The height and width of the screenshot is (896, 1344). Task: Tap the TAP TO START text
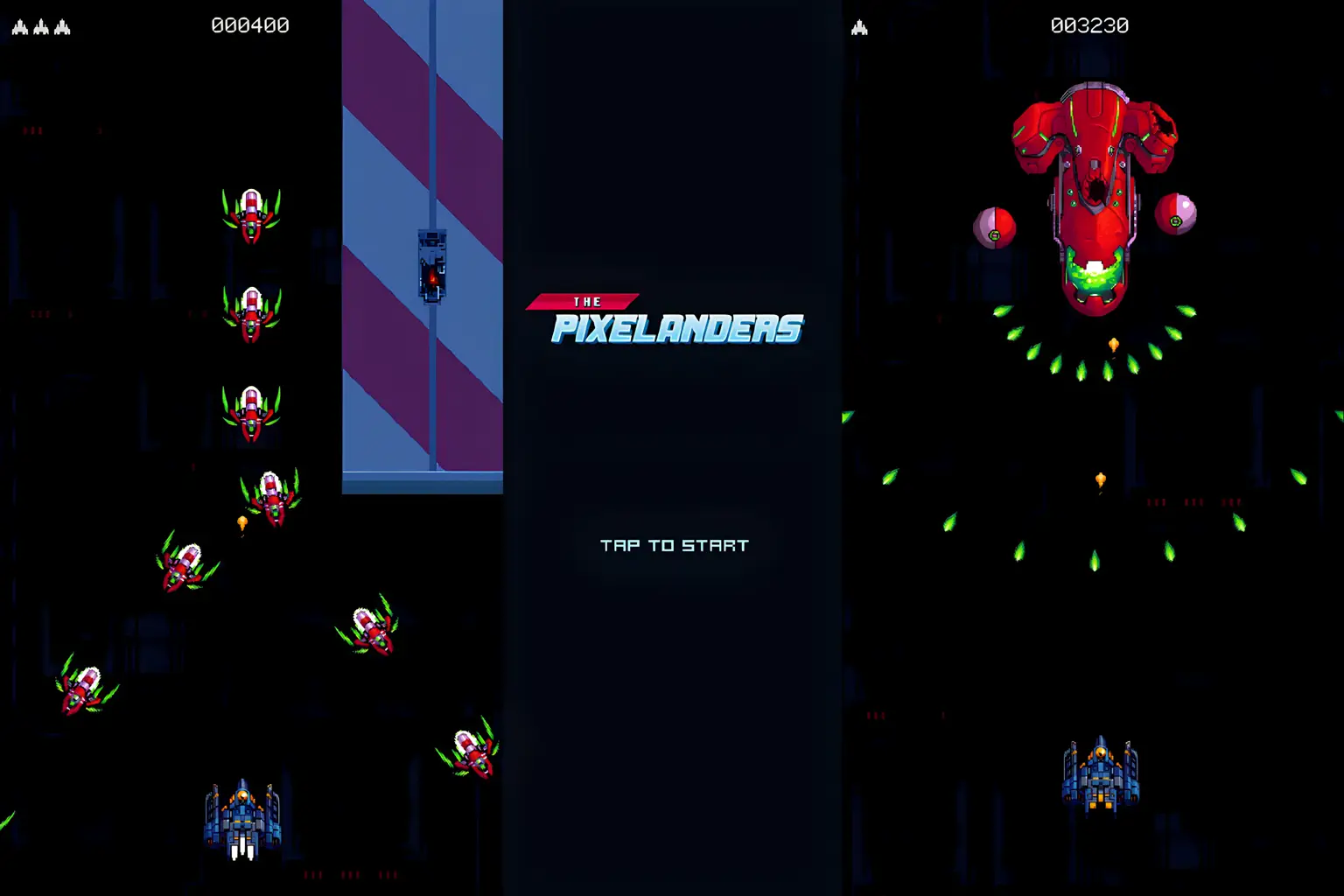pyautogui.click(x=674, y=544)
